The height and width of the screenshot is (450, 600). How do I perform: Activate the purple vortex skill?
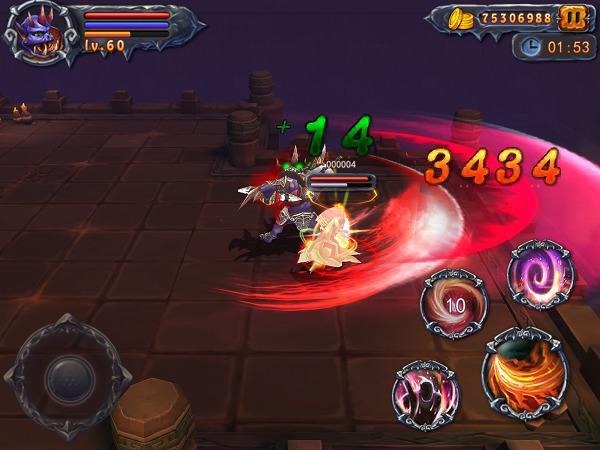click(540, 274)
